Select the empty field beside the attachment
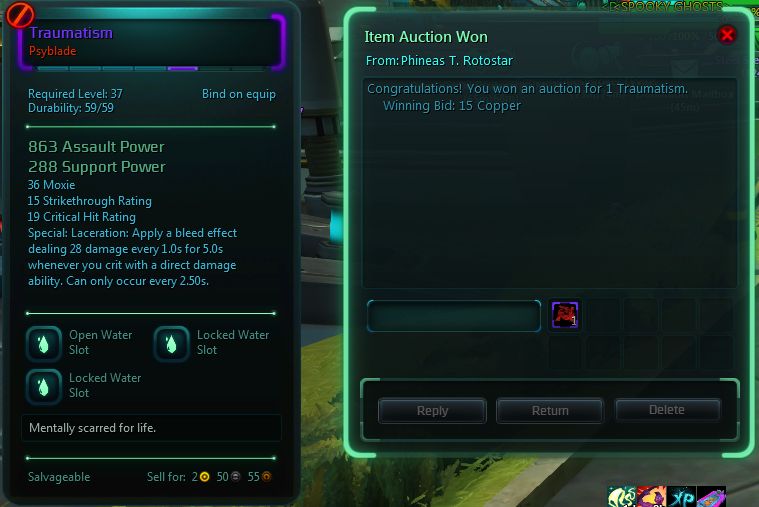The width and height of the screenshot is (759, 507). tap(454, 316)
